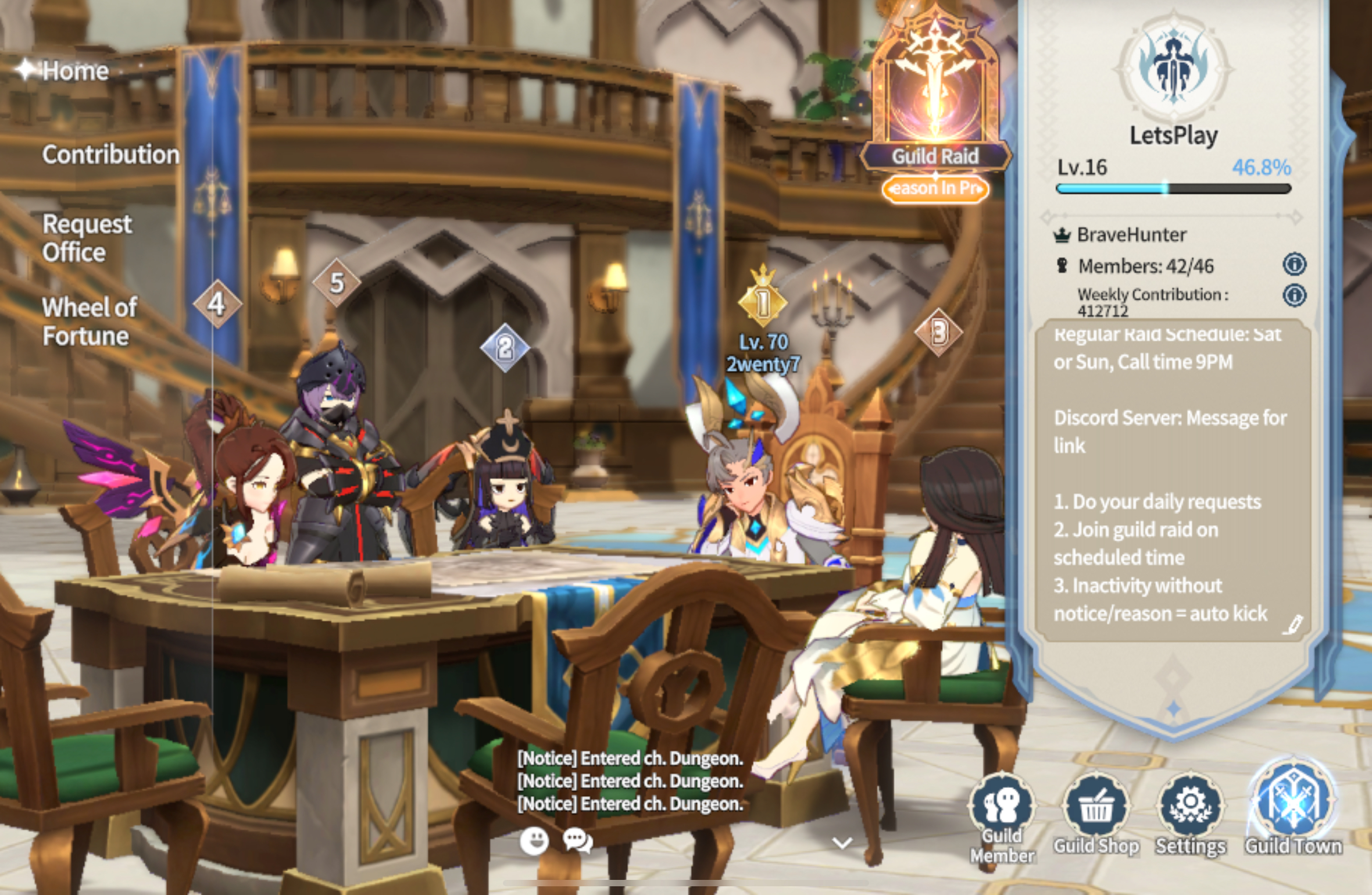The width and height of the screenshot is (1372, 895).
Task: Show Weekly Contribution info
Action: 1294,295
